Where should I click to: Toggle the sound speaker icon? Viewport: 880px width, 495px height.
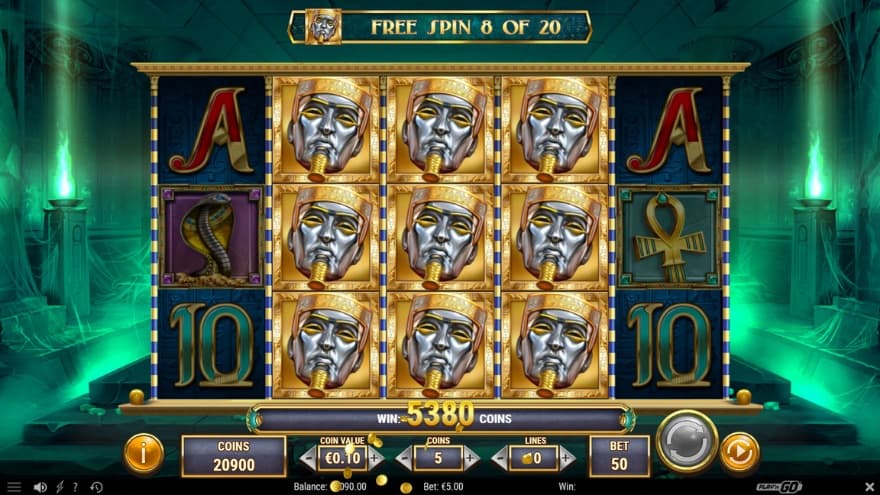tap(40, 487)
